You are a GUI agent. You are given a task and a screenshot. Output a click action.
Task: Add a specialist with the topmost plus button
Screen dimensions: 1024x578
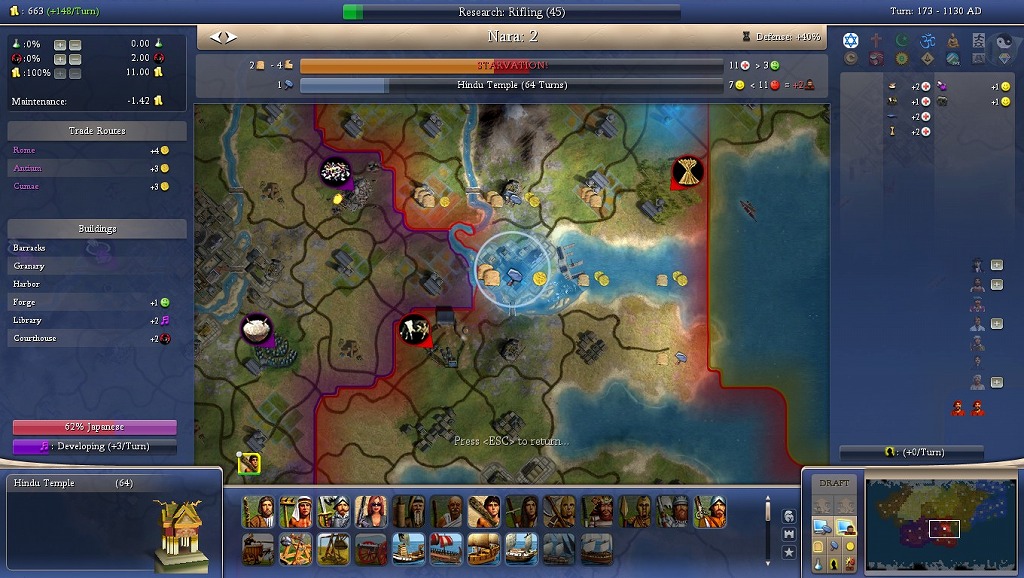click(x=997, y=265)
